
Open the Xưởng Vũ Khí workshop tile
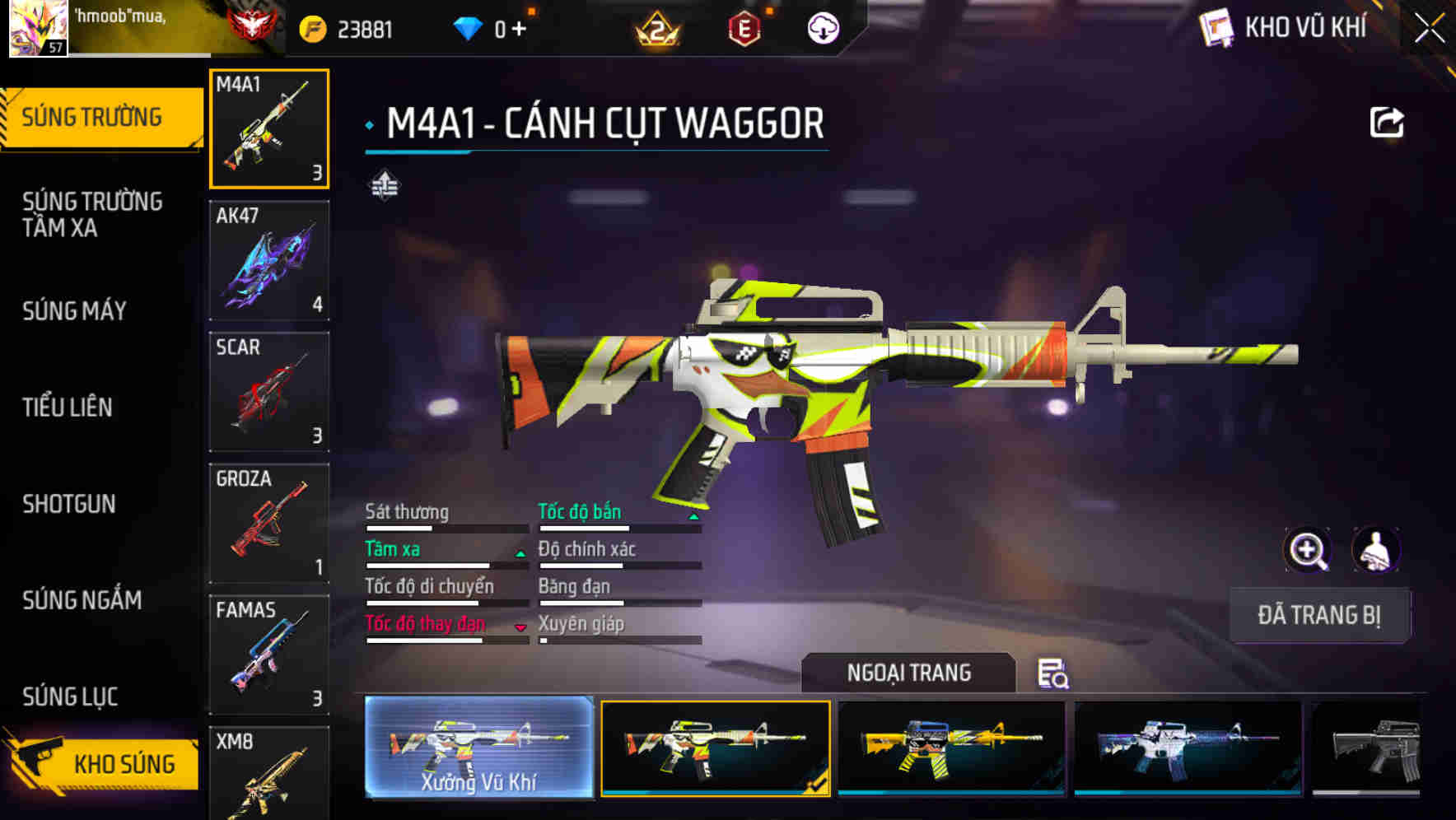478,747
